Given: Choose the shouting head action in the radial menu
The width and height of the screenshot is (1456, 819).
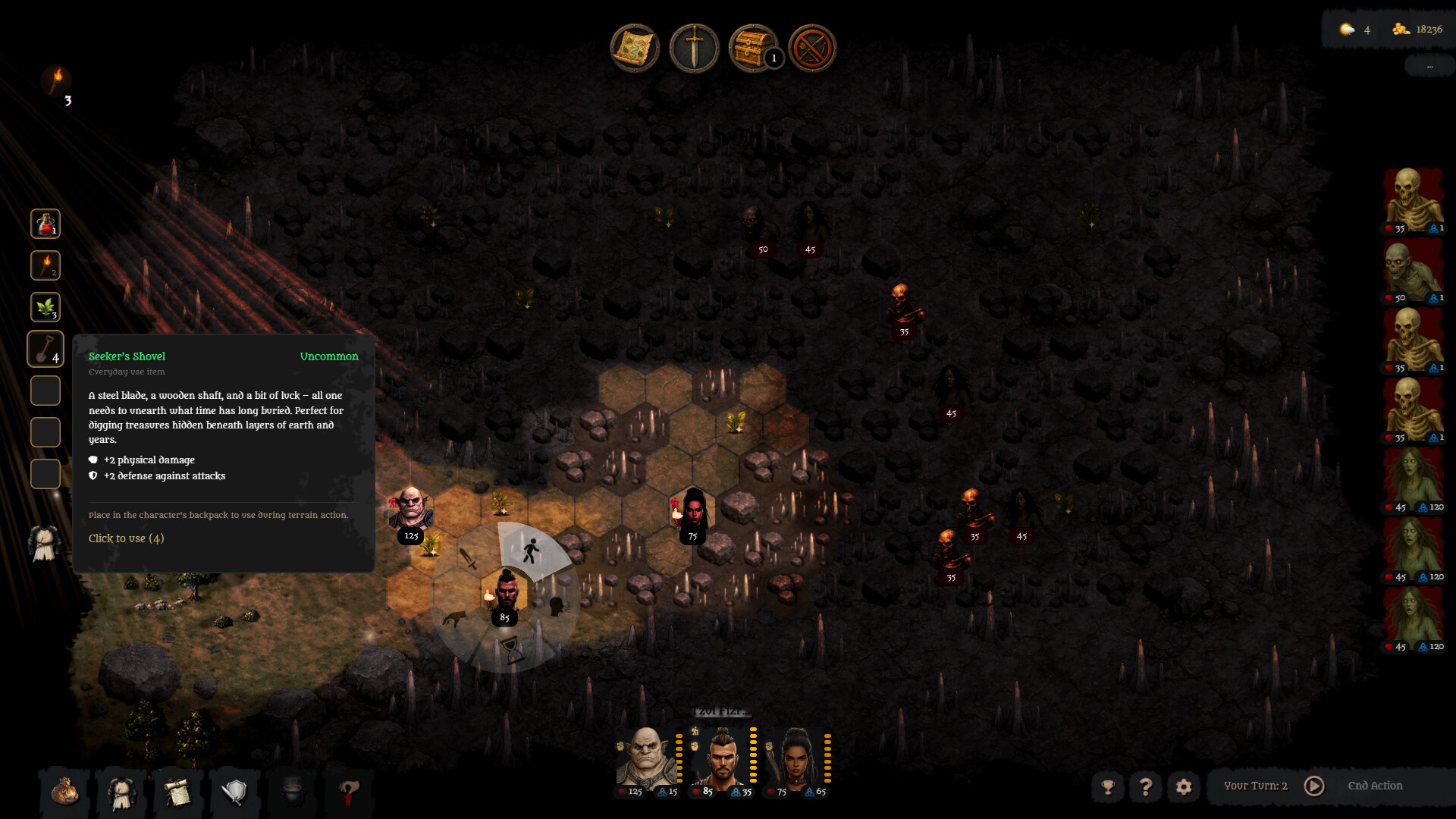Looking at the screenshot, I should 557,606.
